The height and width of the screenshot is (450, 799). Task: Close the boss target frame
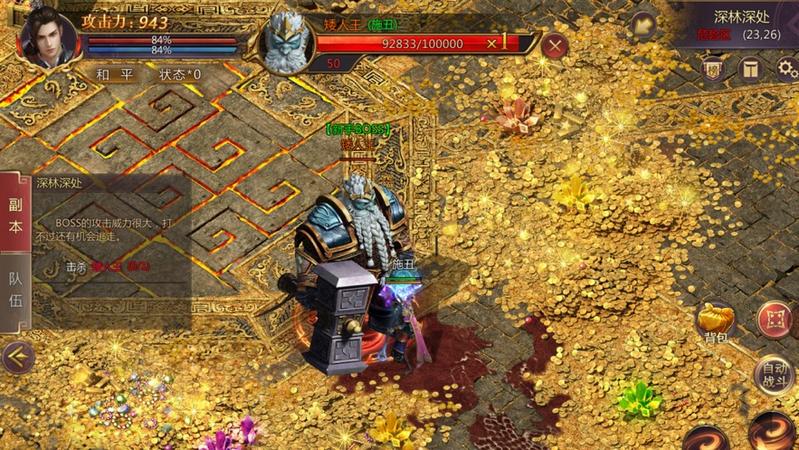point(554,45)
